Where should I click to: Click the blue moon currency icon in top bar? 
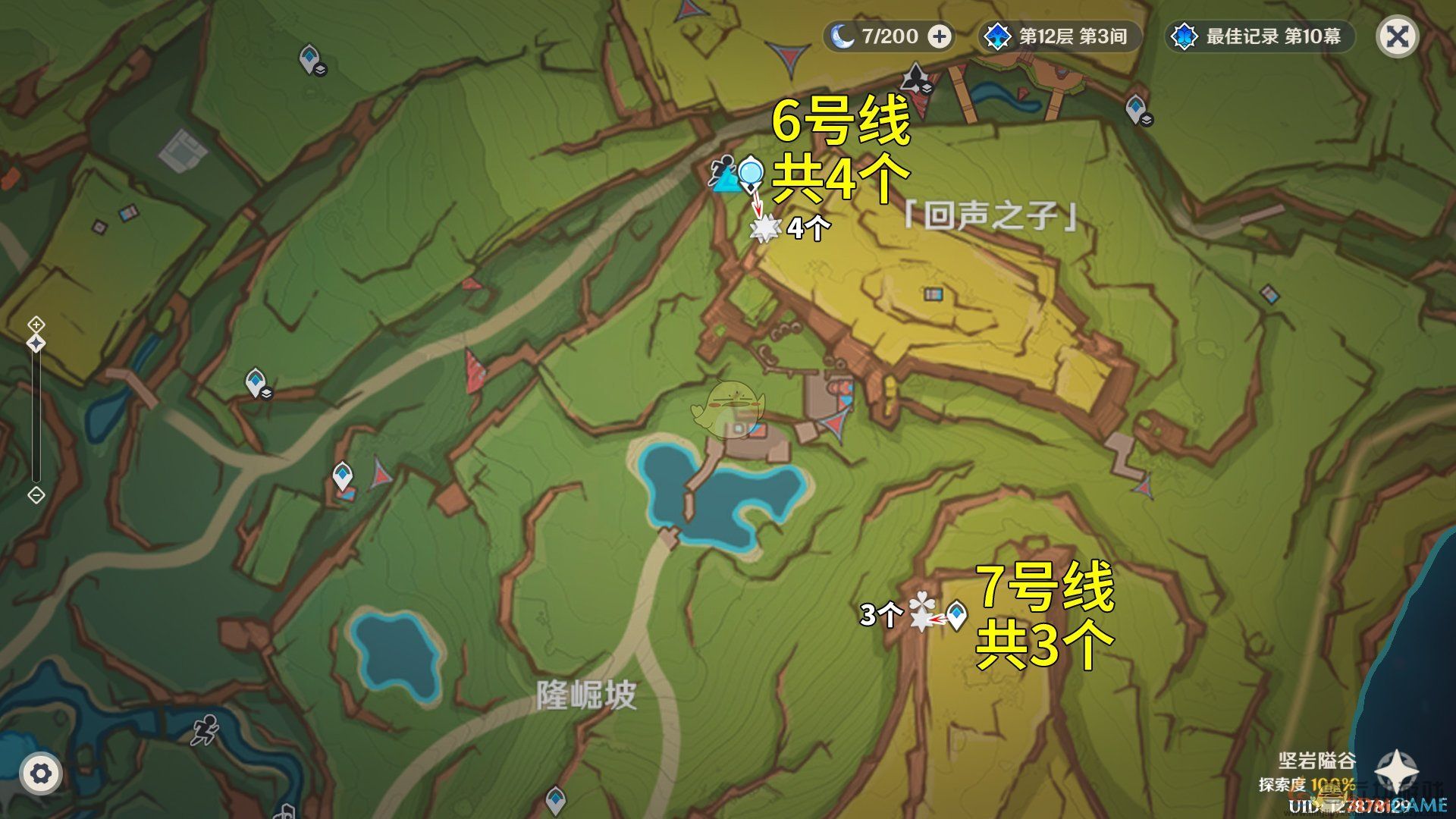(x=842, y=35)
